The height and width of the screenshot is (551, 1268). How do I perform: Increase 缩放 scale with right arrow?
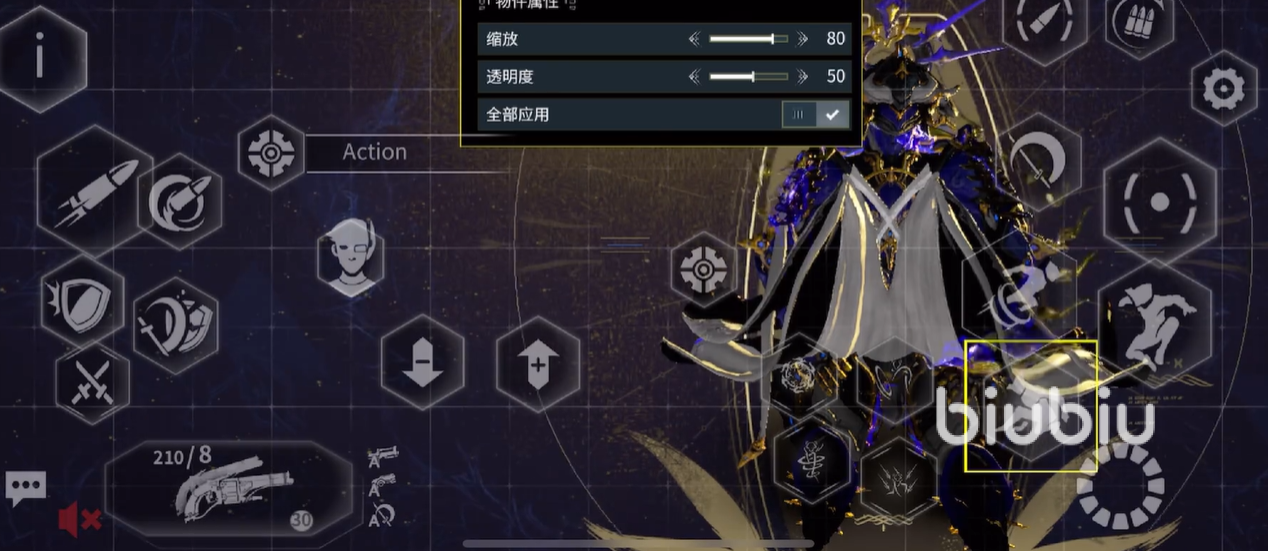pyautogui.click(x=801, y=39)
